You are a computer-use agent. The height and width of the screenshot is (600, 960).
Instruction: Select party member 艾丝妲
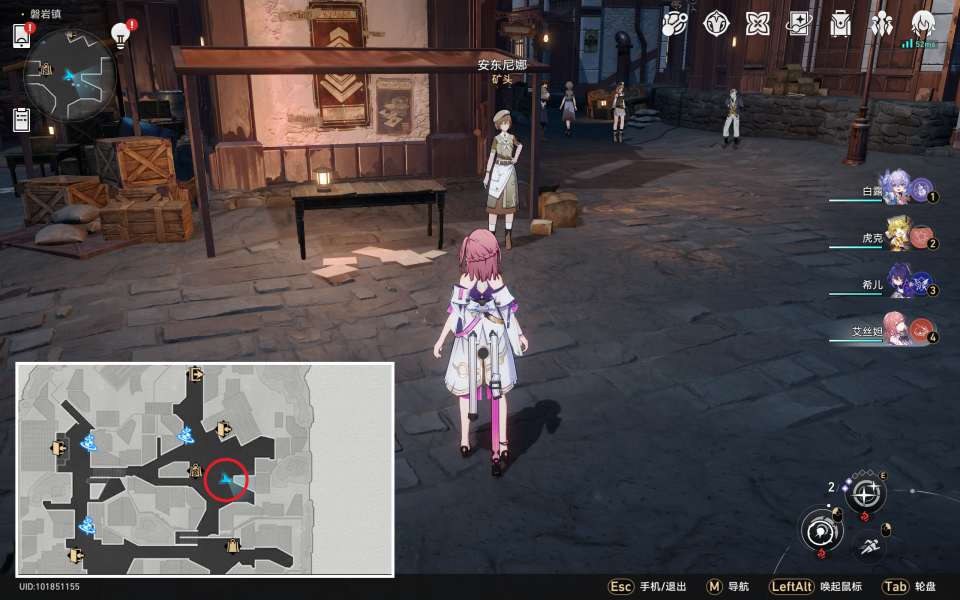(x=897, y=331)
